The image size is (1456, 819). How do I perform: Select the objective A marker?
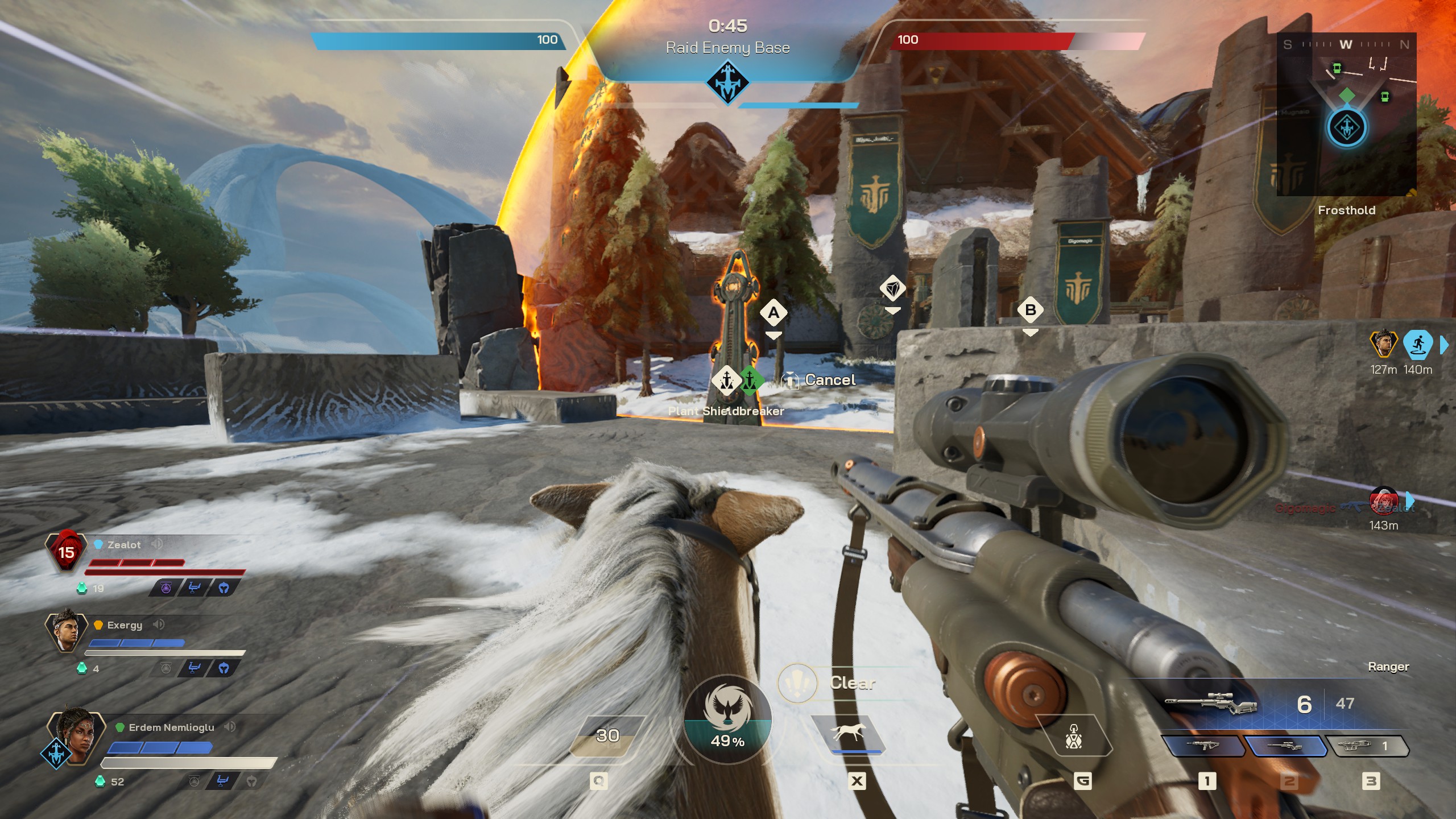[x=773, y=313]
